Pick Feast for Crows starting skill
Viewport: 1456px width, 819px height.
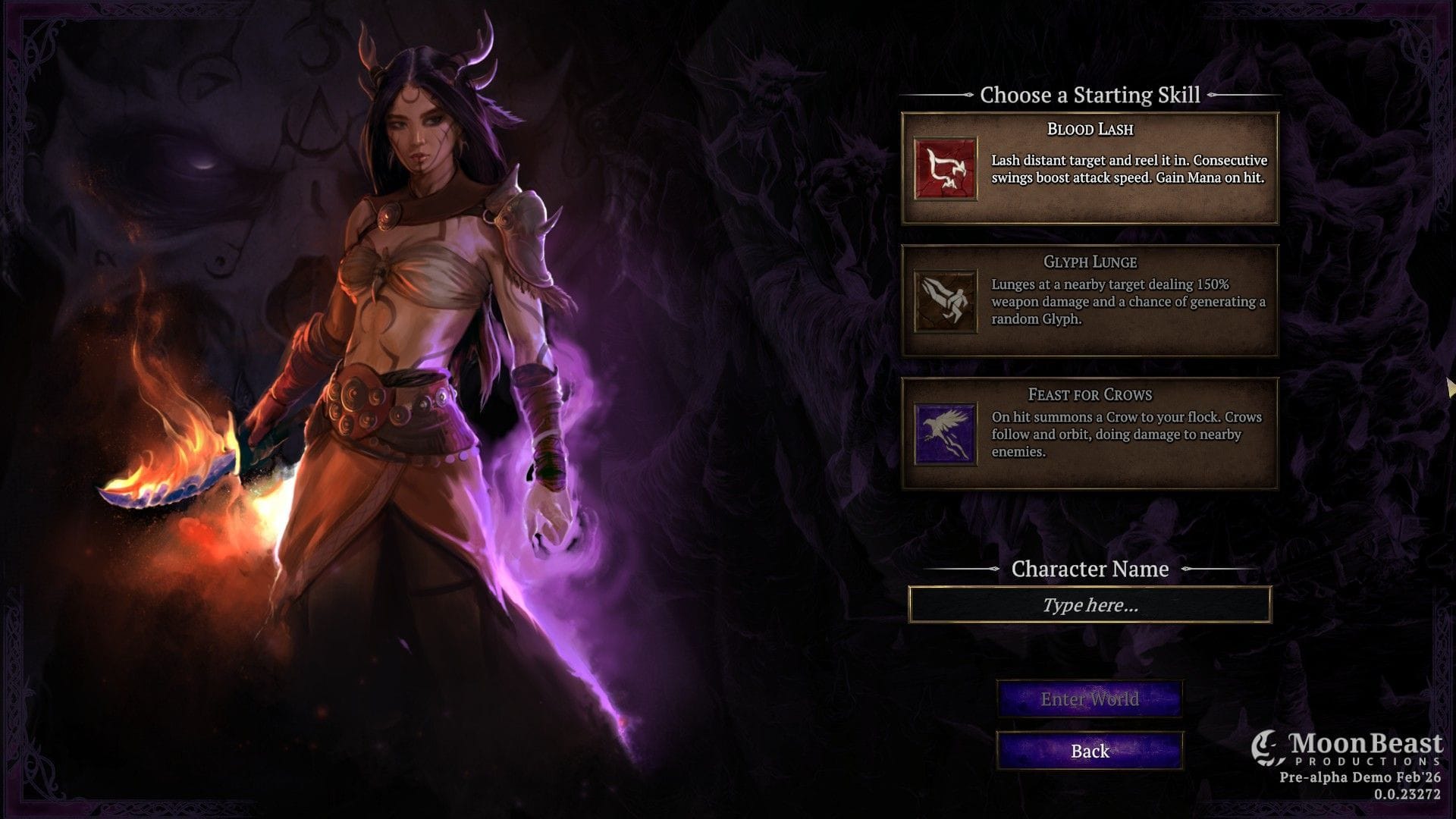[x=1090, y=433]
